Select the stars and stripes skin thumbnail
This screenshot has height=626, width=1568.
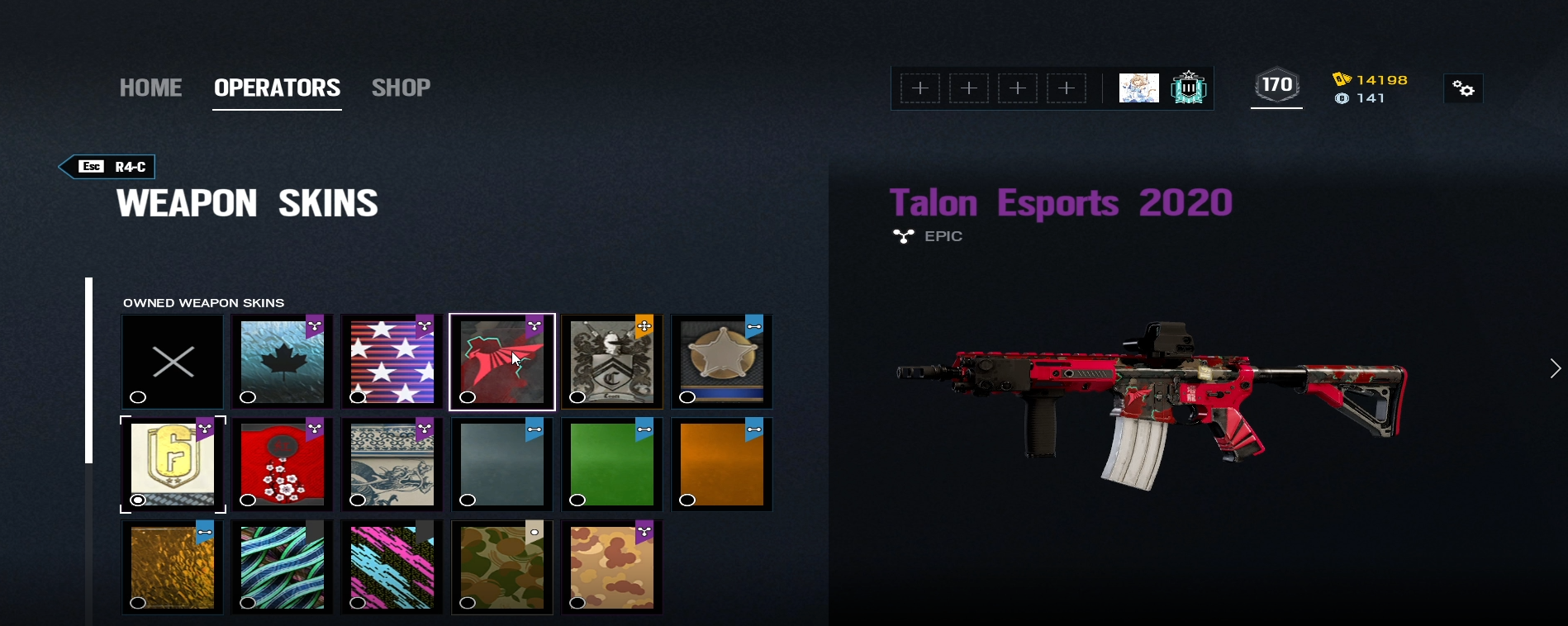pos(391,361)
